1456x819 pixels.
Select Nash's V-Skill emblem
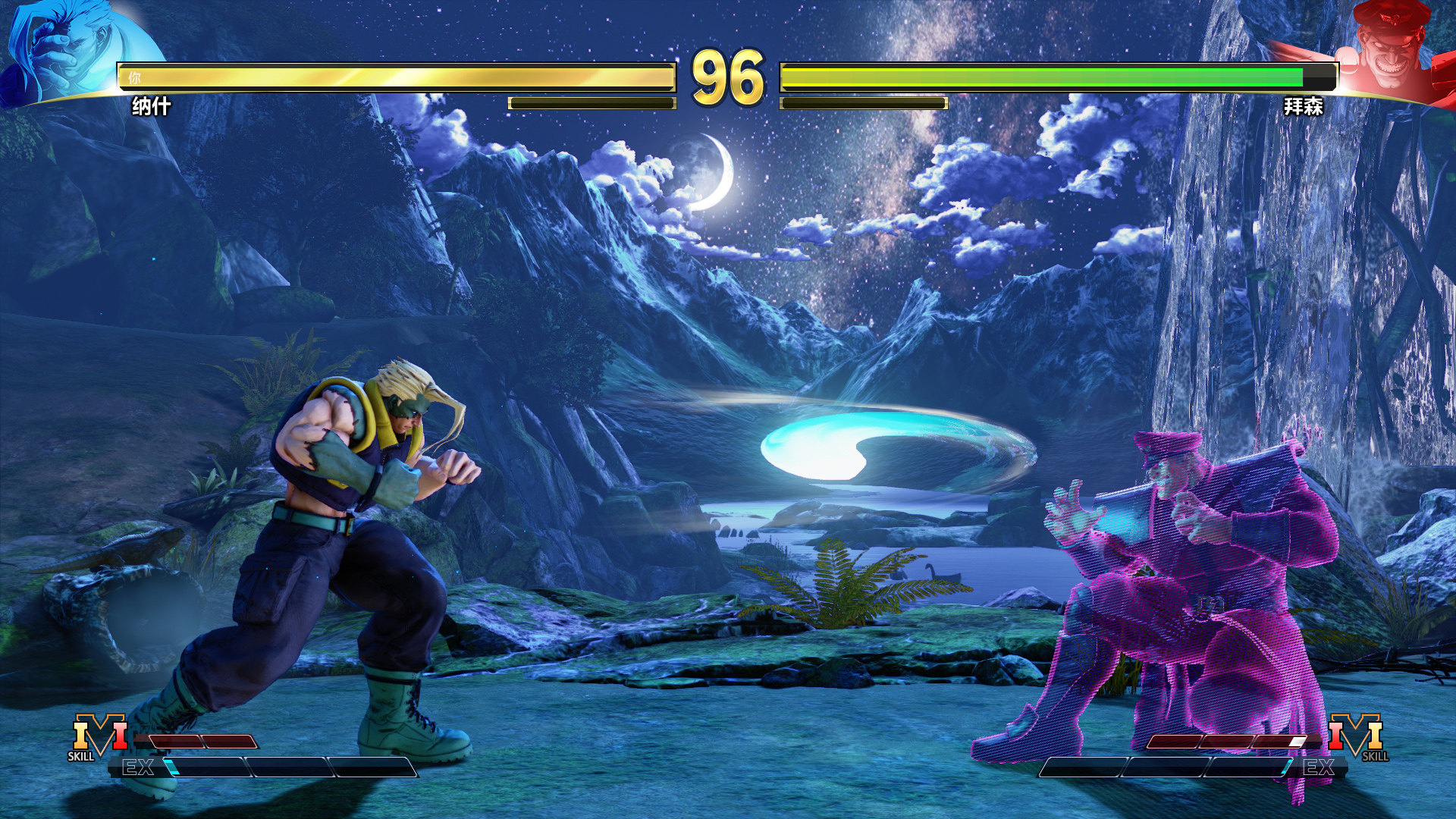[99, 734]
